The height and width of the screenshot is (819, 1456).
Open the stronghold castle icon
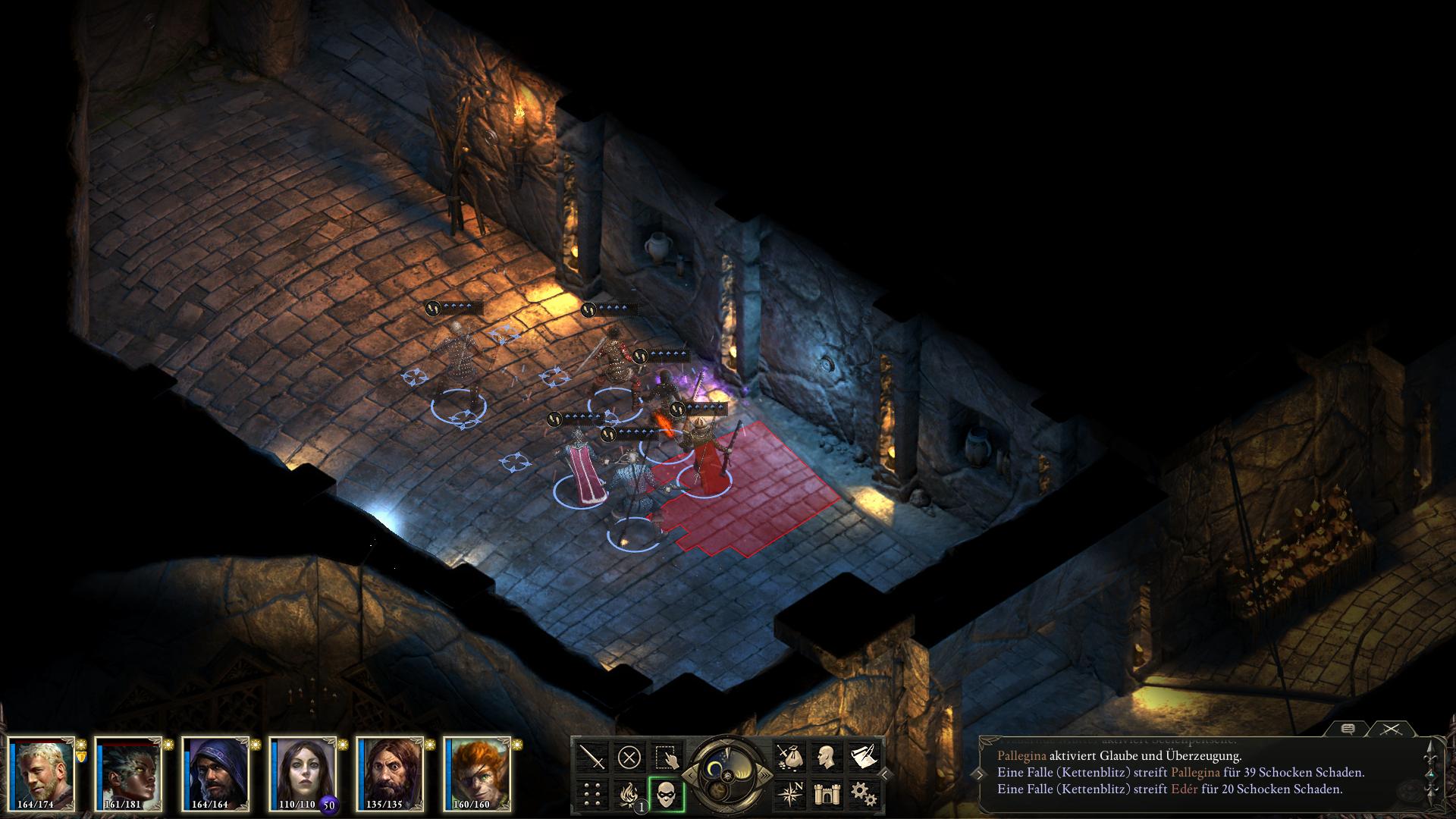point(827,794)
